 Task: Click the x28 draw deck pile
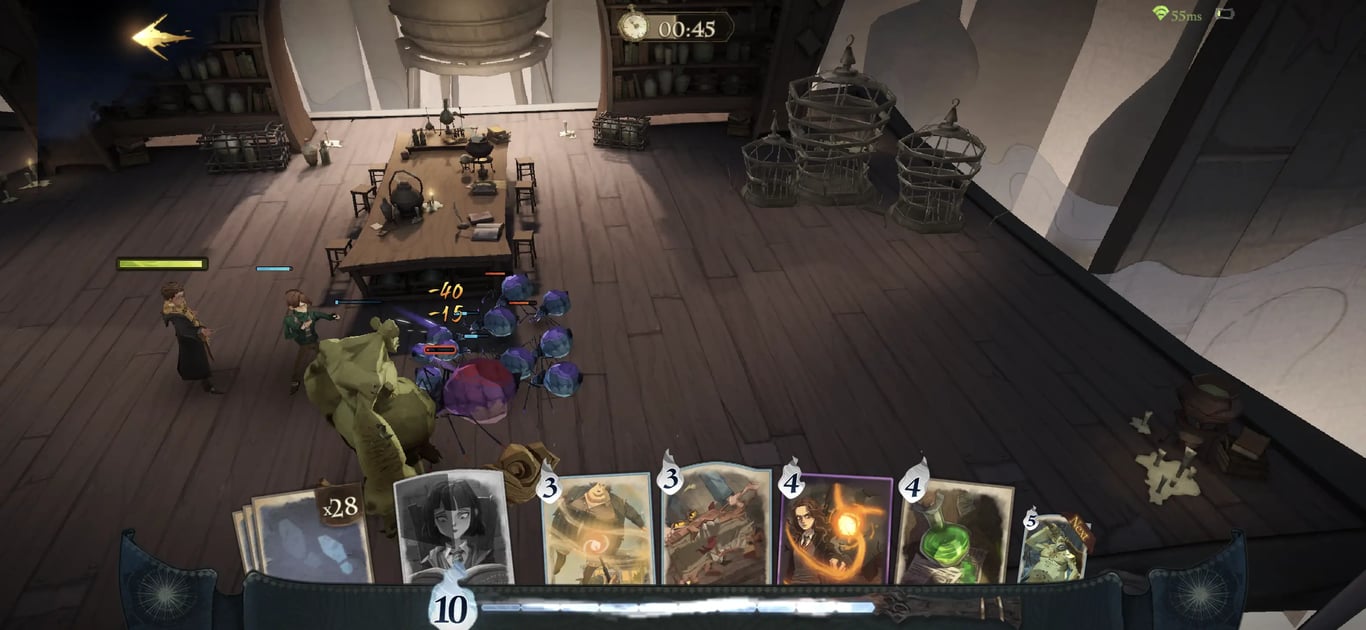point(305,533)
